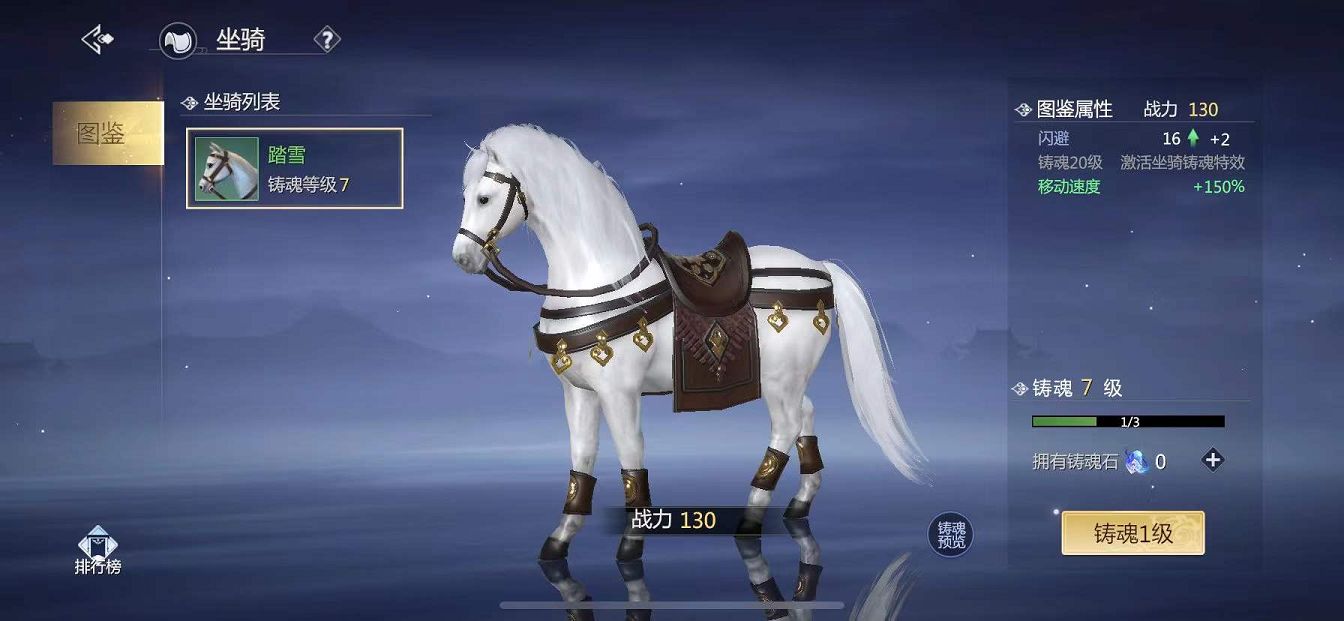1344x621 pixels.
Task: Select the 踏雪 mount entry
Action: point(294,168)
